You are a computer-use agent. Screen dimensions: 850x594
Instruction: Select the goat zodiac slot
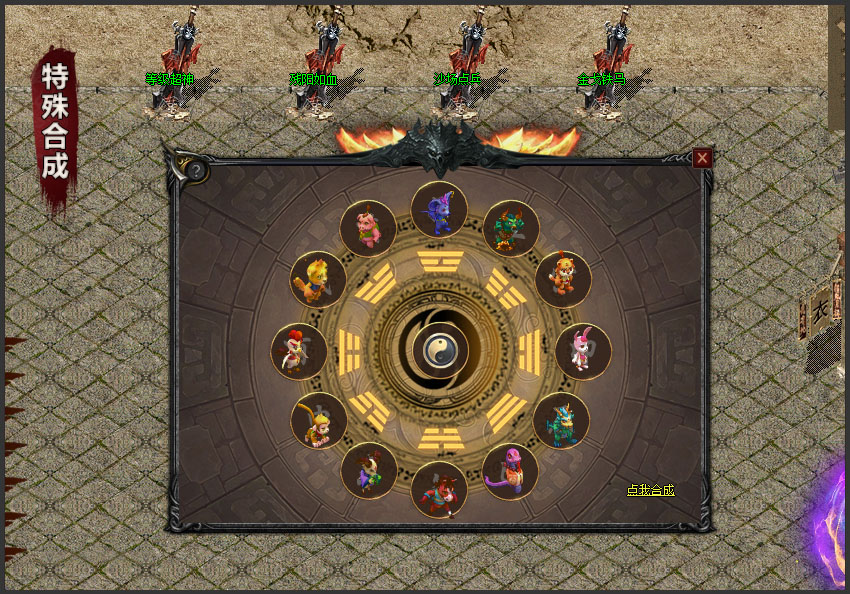[x=368, y=471]
